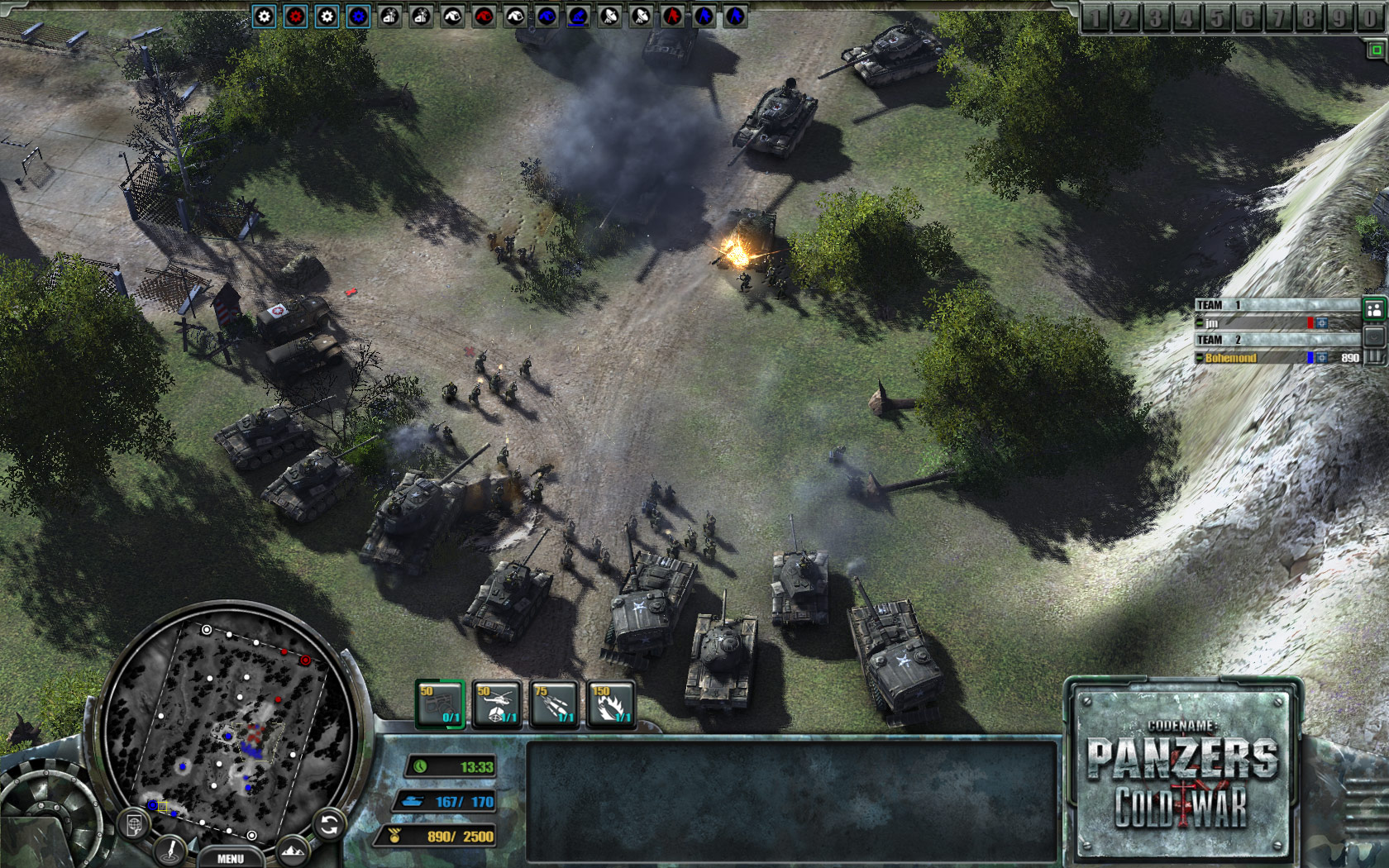Select the red flag unit group icon
Image resolution: width=1389 pixels, height=868 pixels.
(x=673, y=15)
